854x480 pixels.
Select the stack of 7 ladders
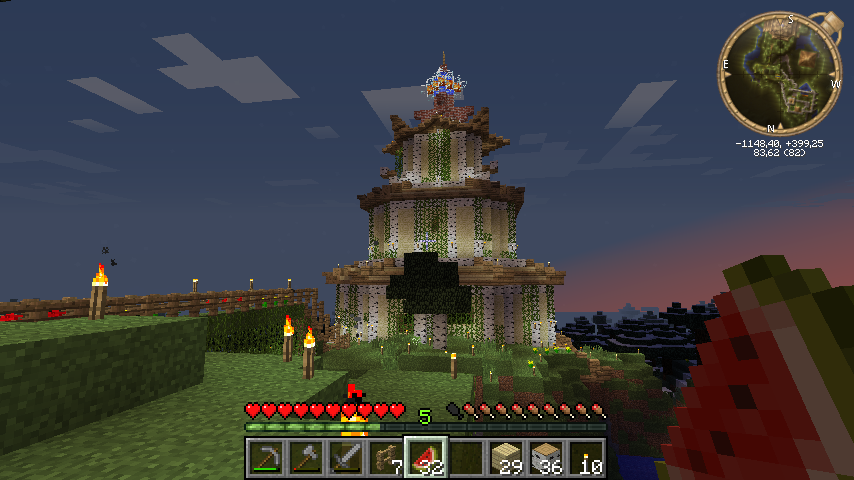pyautogui.click(x=385, y=458)
